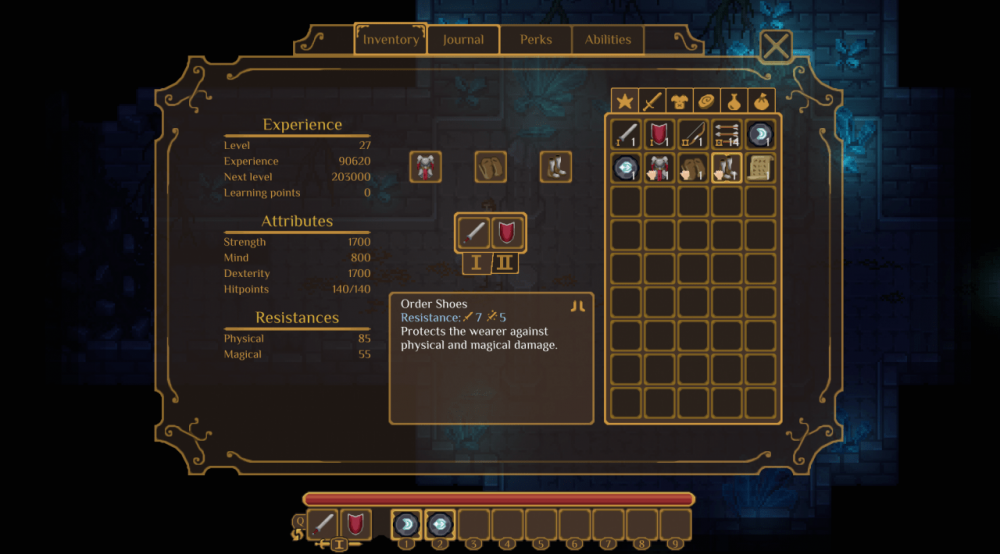The image size is (1000, 554).
Task: Select the equipped gloves slot
Action: click(491, 166)
